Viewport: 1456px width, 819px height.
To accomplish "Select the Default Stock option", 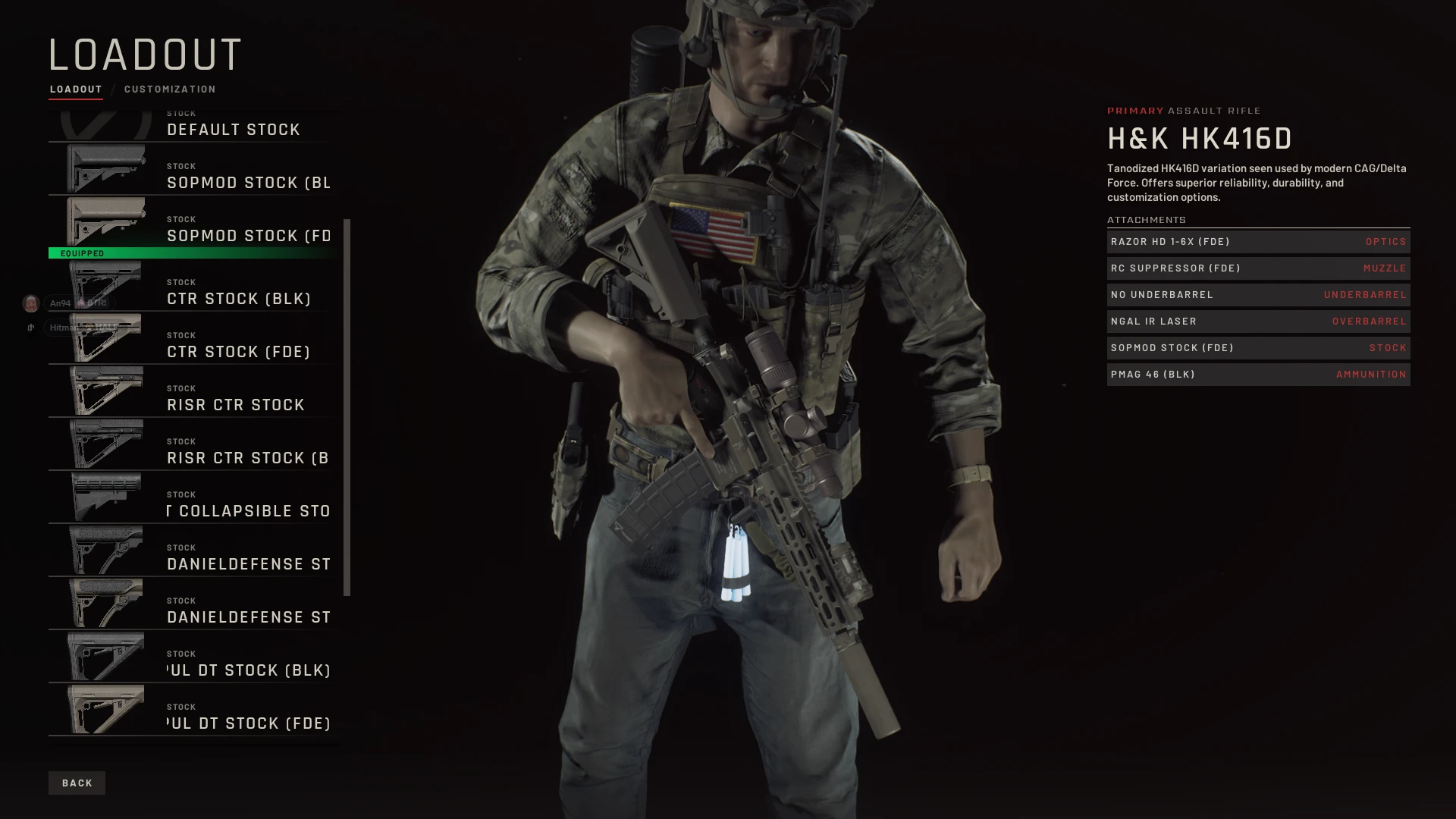I will coord(194,127).
